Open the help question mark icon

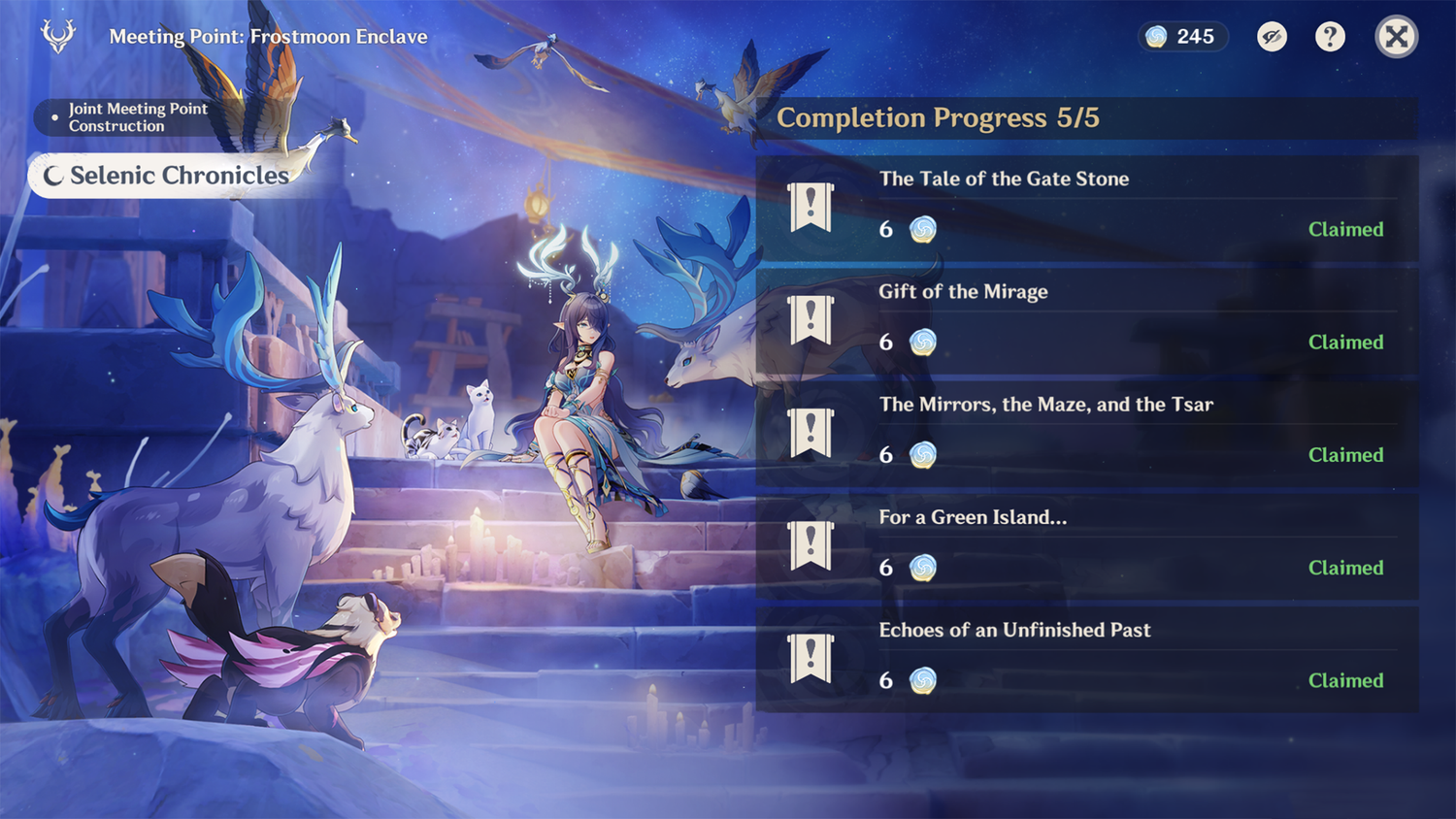[1329, 36]
